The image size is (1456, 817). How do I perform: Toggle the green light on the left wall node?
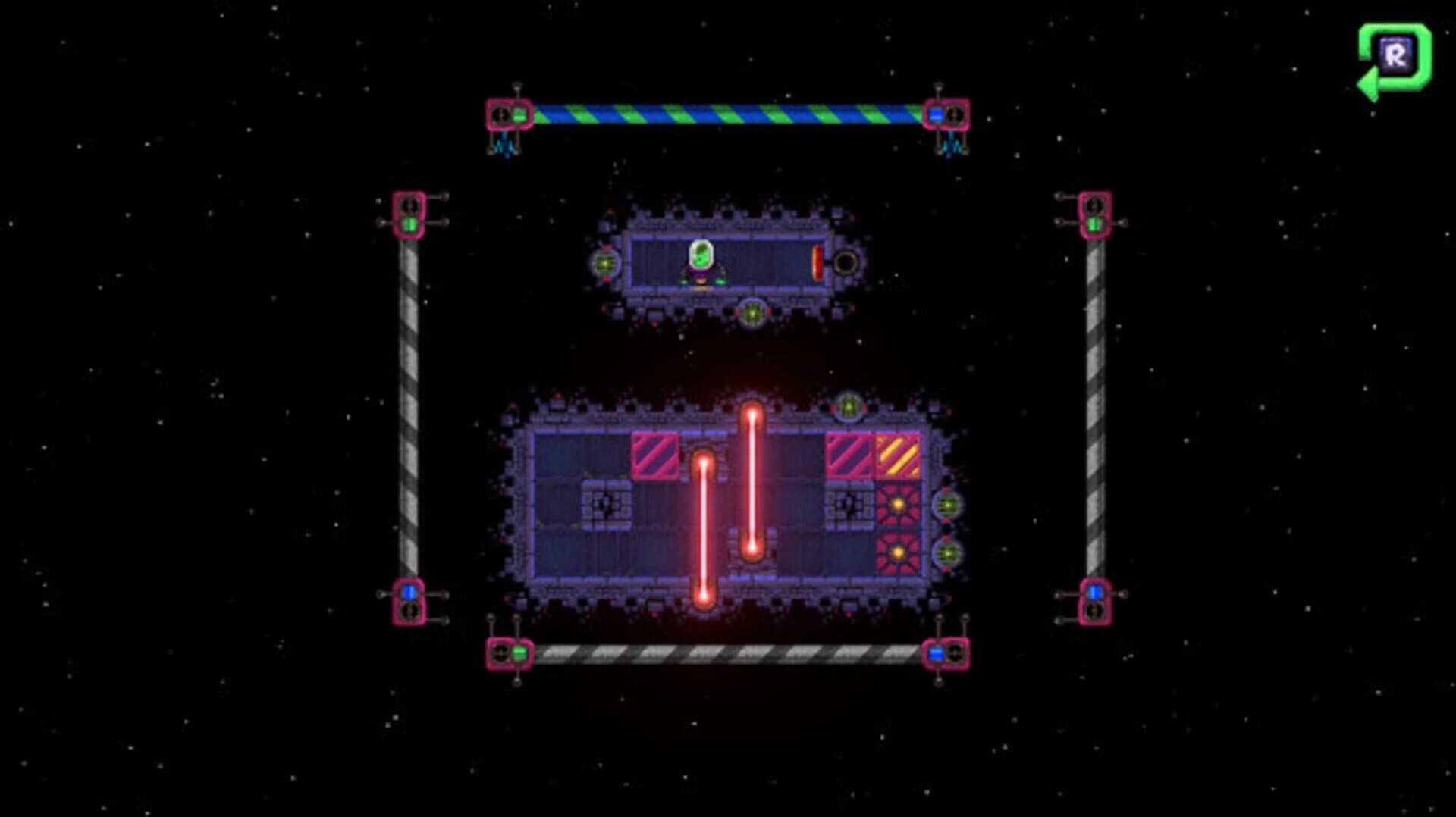click(x=409, y=224)
